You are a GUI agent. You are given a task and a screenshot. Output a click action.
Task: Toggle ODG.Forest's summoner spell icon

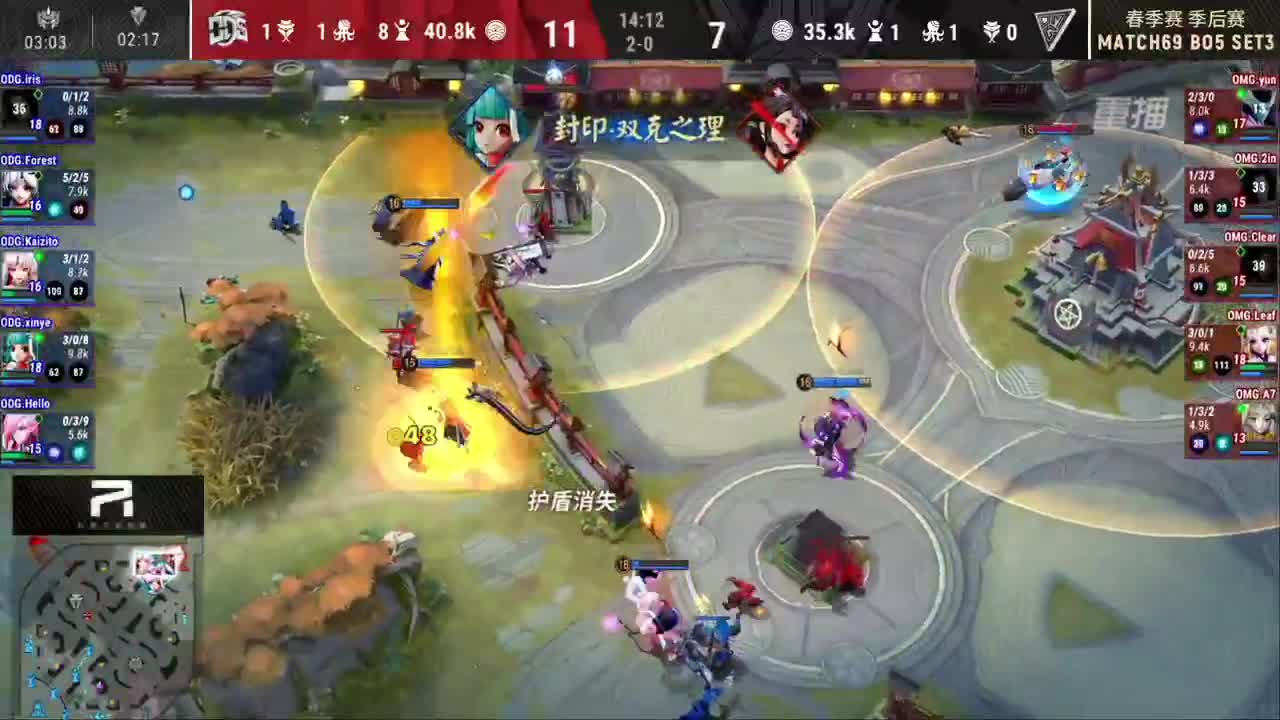(54, 207)
